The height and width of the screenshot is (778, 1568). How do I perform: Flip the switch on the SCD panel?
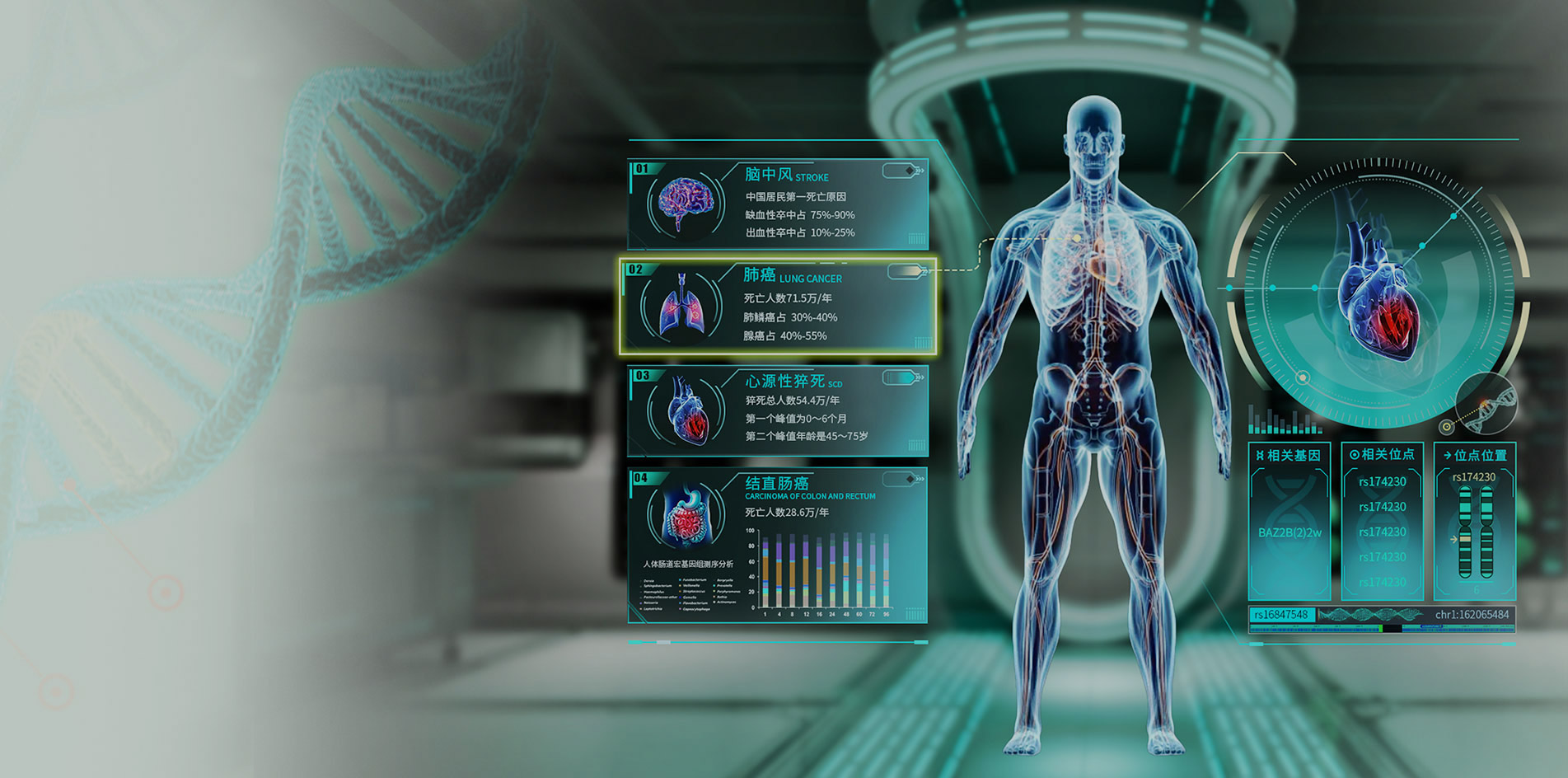click(900, 377)
